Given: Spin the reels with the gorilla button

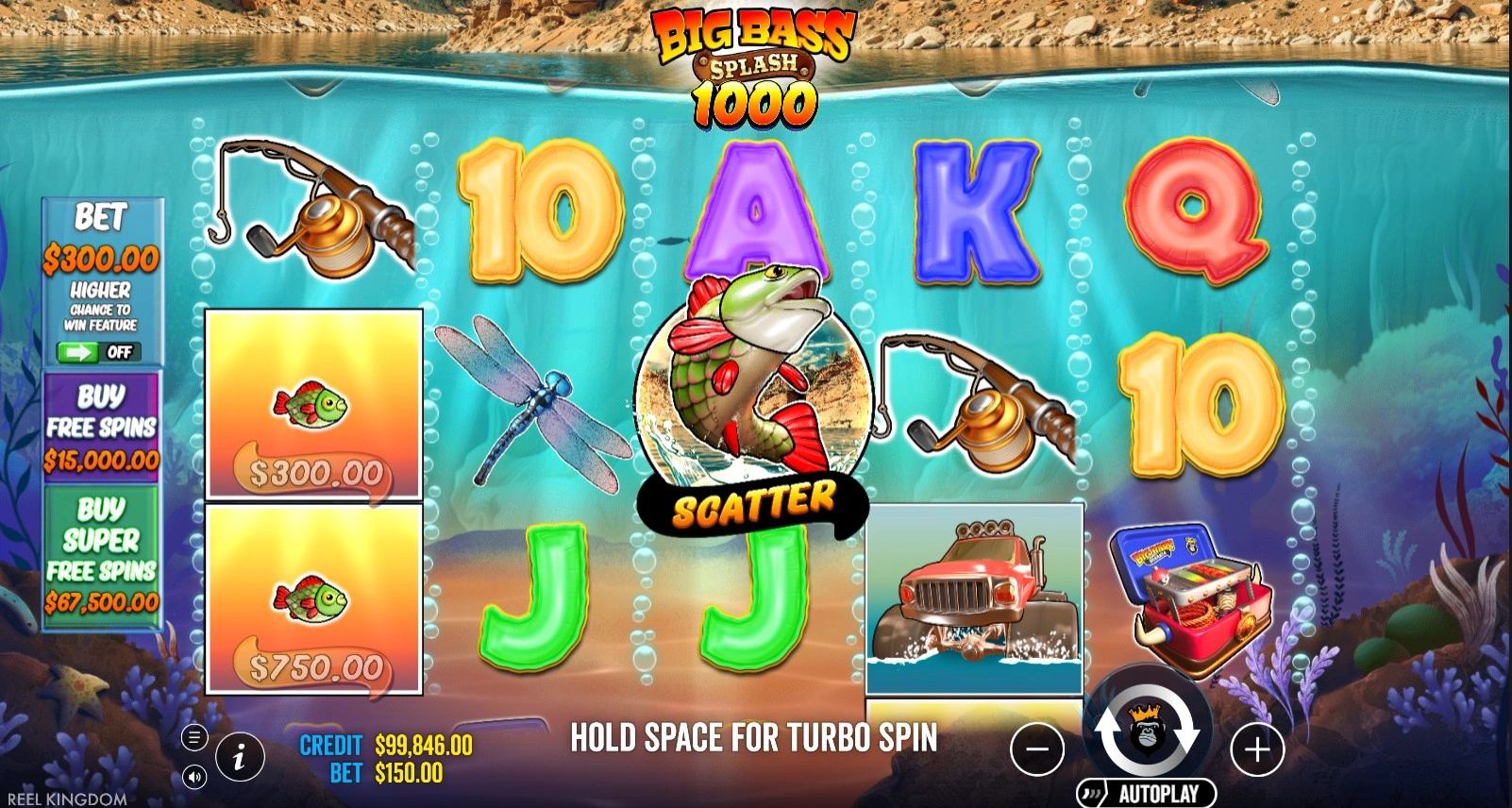Looking at the screenshot, I should click(1147, 731).
